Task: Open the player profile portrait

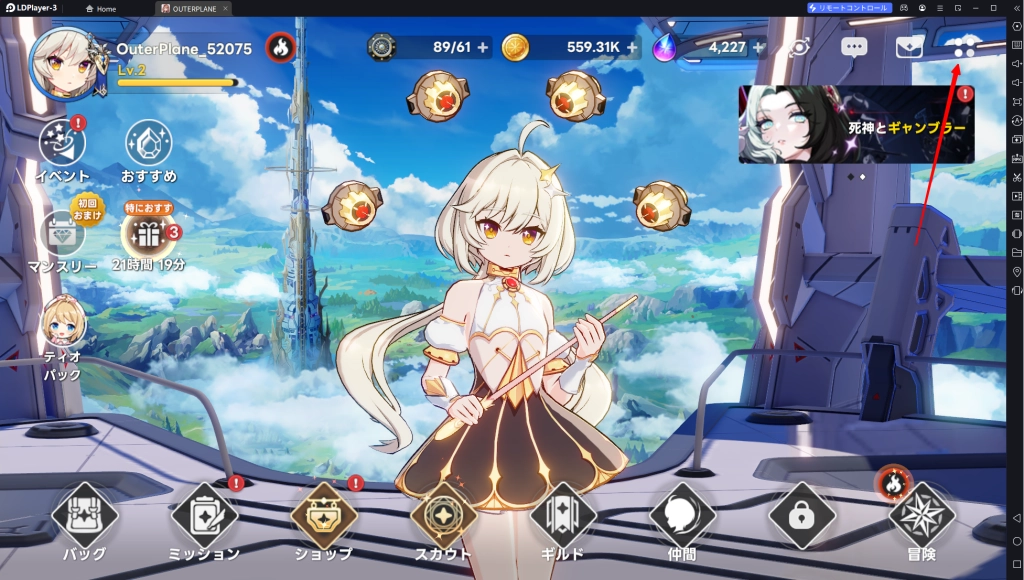Action: tap(65, 64)
